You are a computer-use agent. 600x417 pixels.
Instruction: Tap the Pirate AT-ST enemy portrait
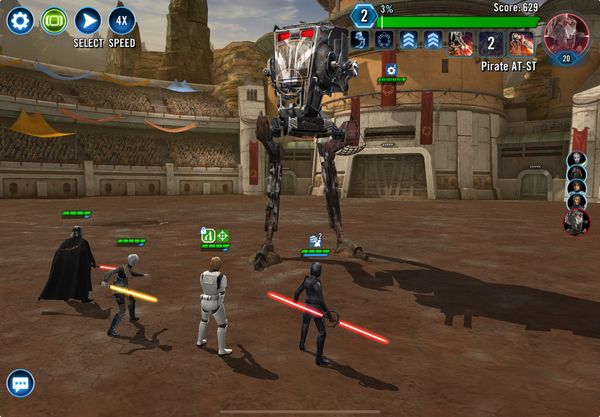[x=565, y=35]
